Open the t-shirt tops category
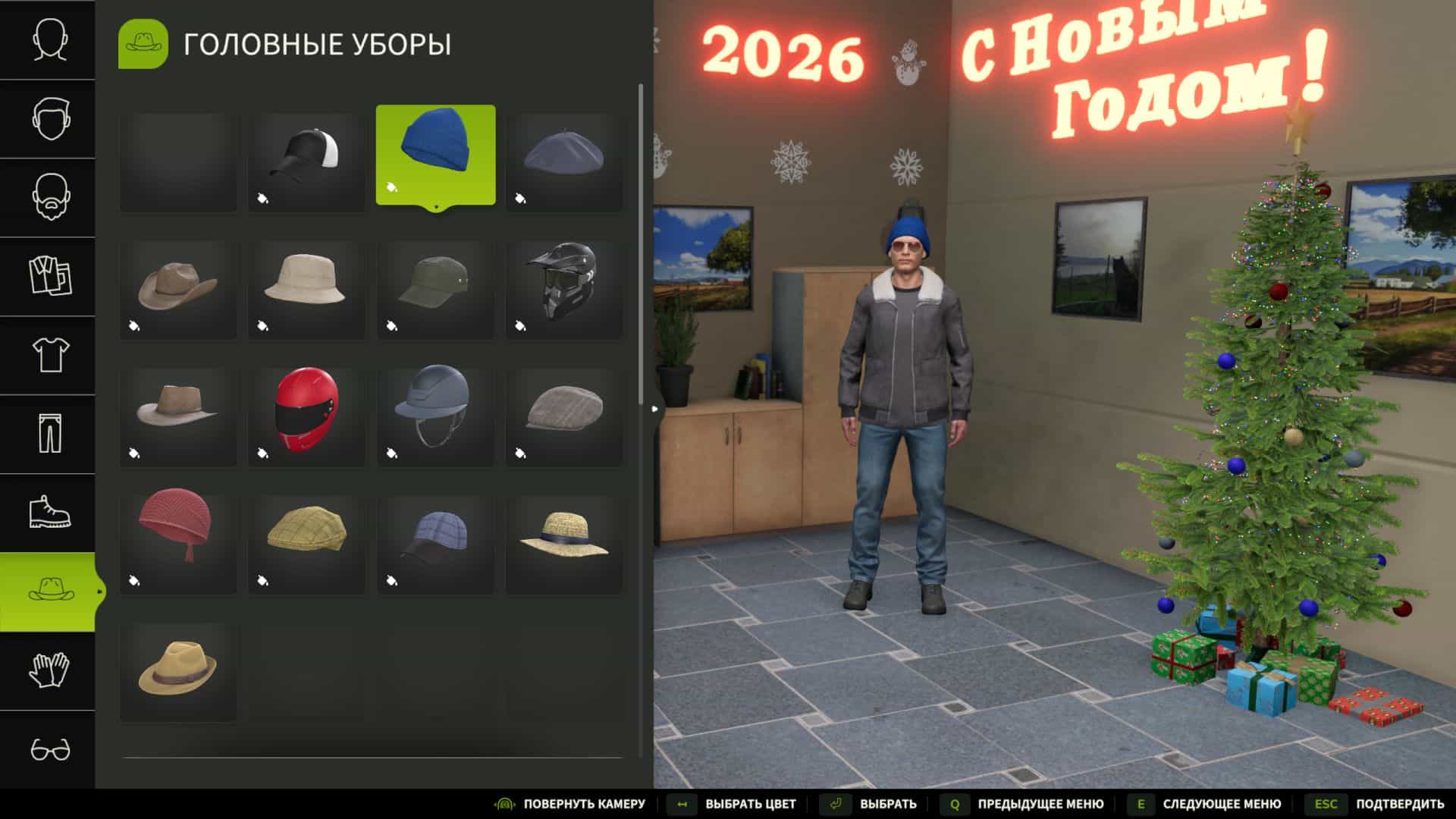 (x=49, y=355)
